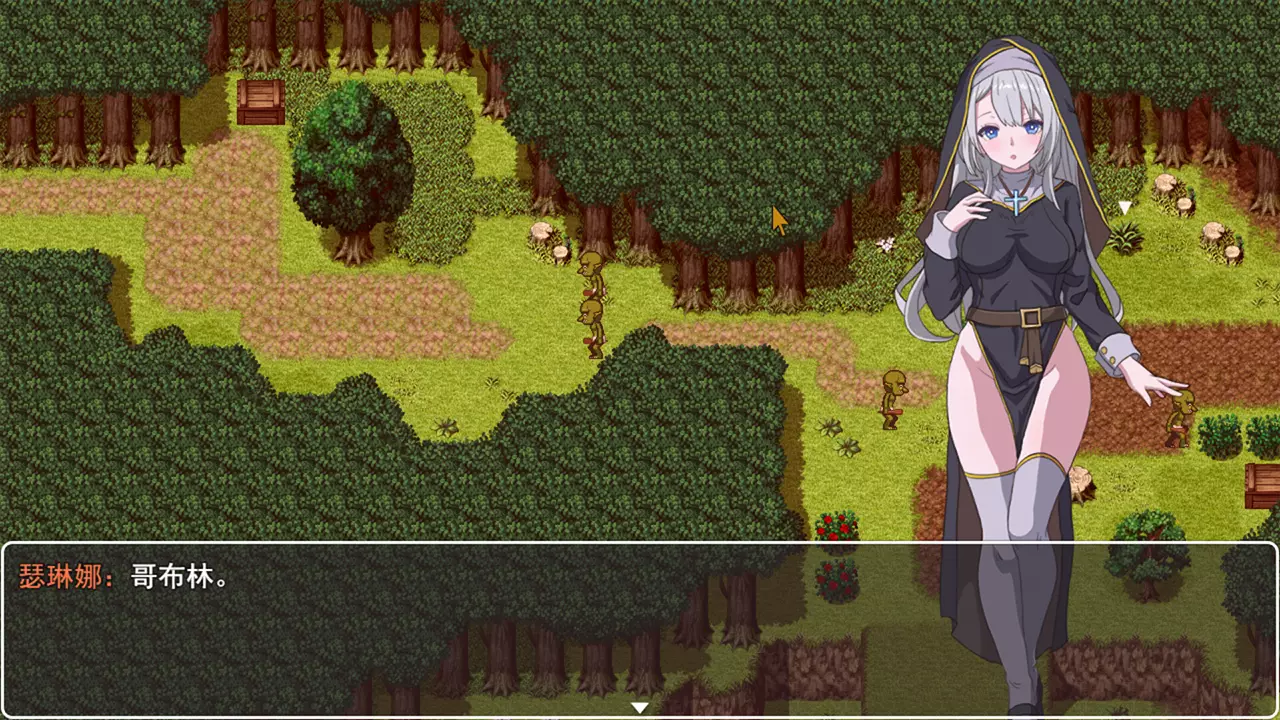The width and height of the screenshot is (1280, 720).
Task: Click the red rose bush near the dialogue box
Action: 838,527
